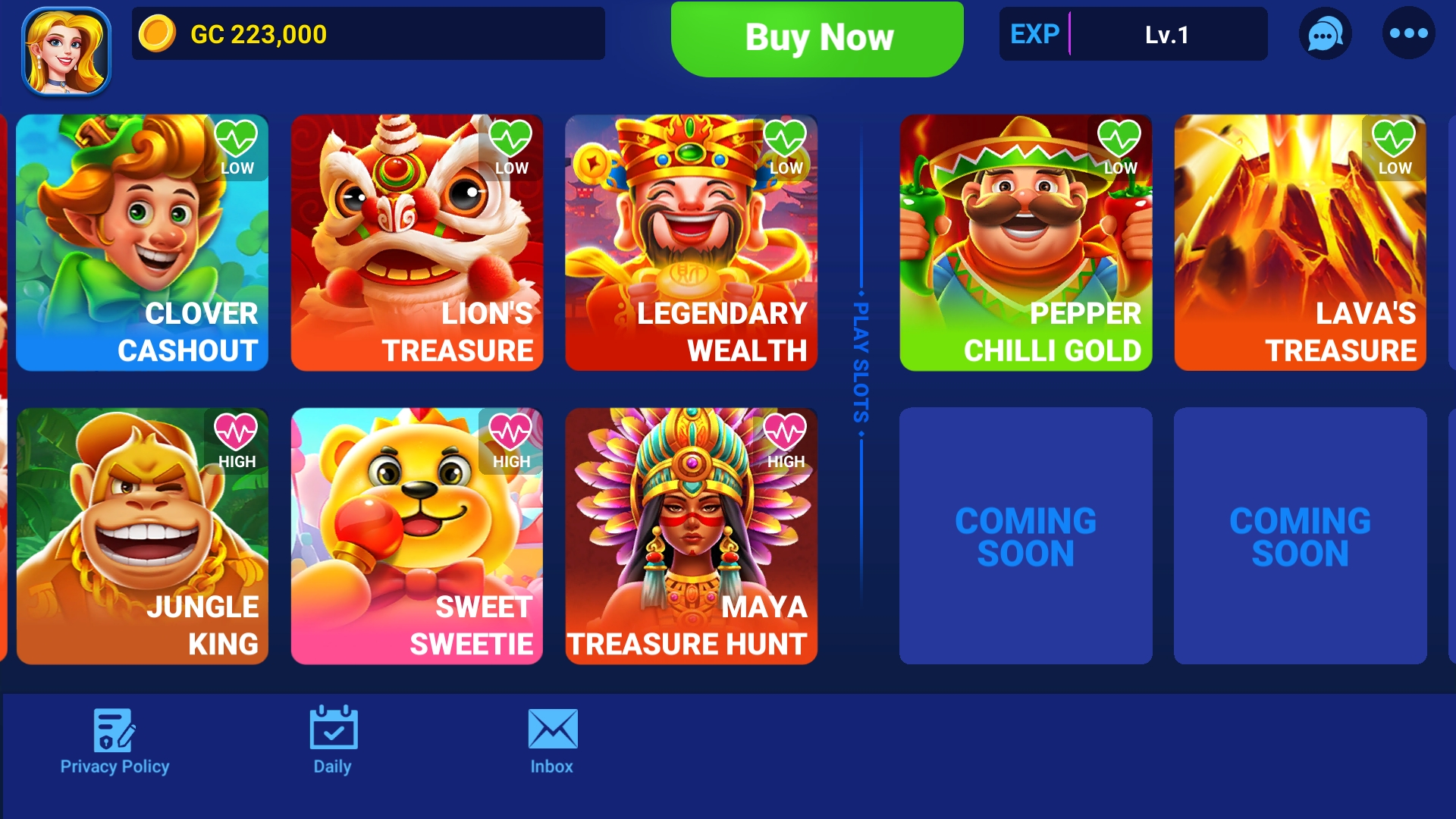Click the Privacy Policy document icon
Screen dimensions: 1456x819
(114, 732)
